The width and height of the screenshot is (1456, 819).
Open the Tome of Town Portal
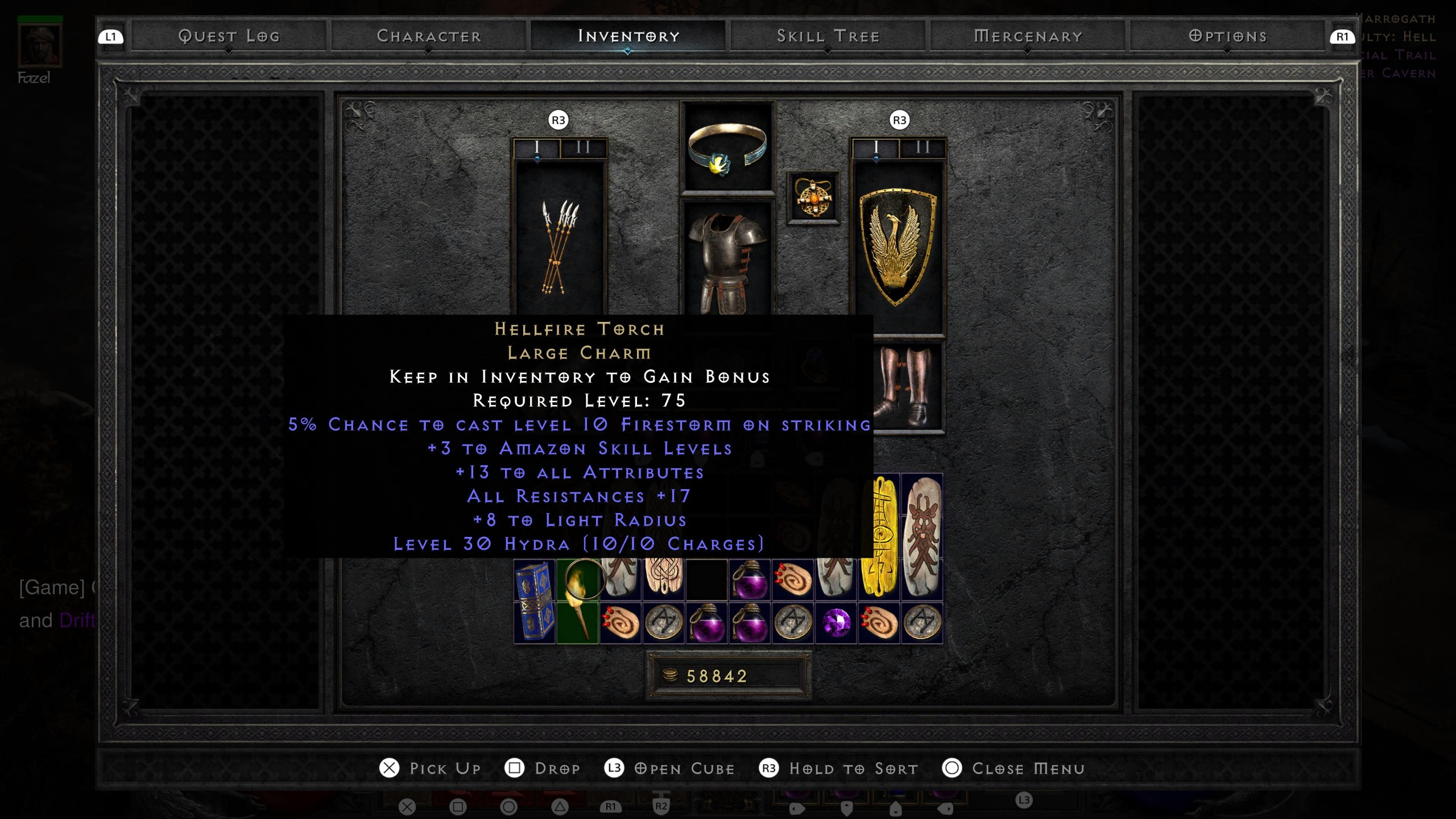point(535,602)
